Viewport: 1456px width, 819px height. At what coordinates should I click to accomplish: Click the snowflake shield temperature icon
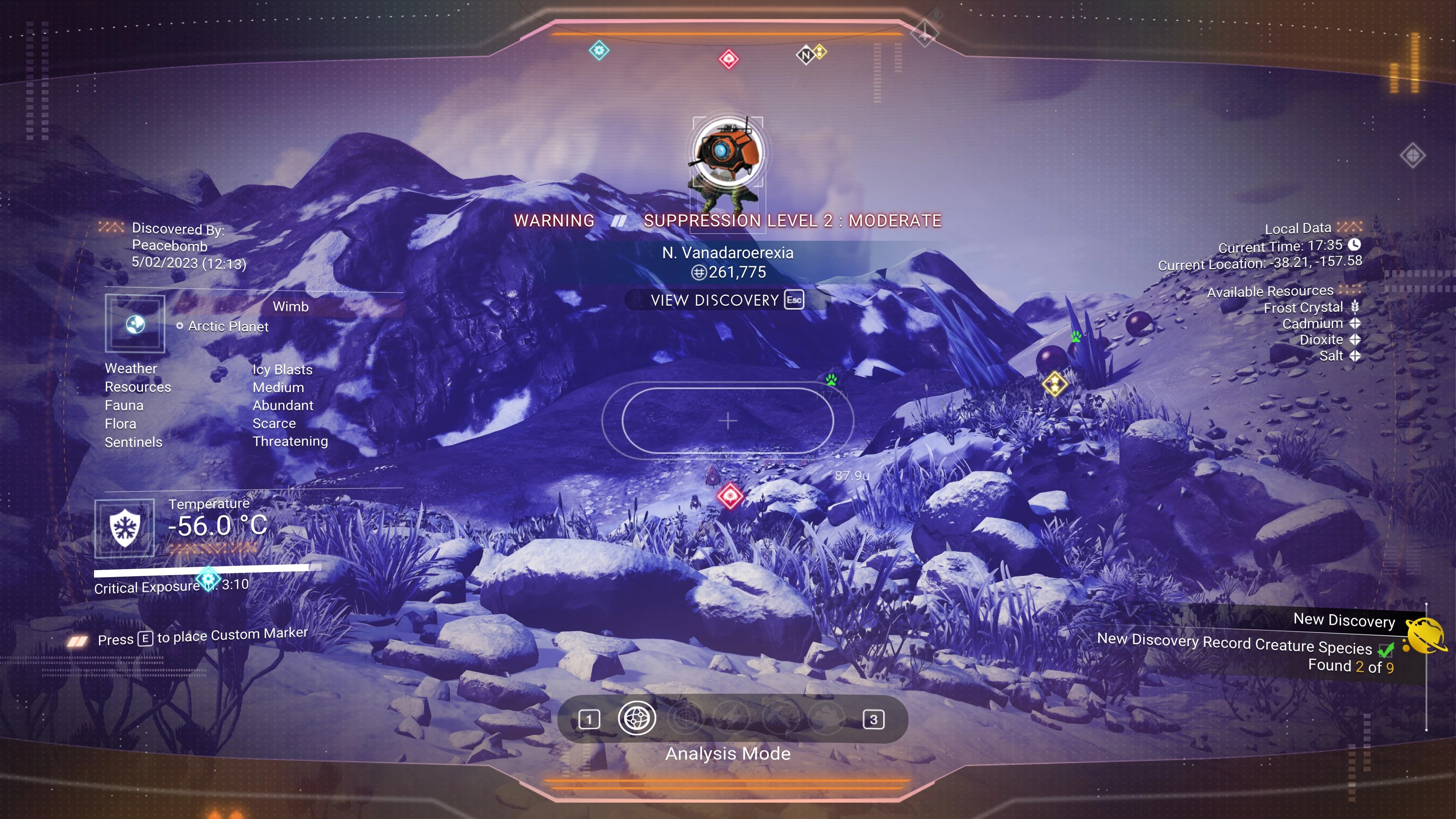point(124,528)
